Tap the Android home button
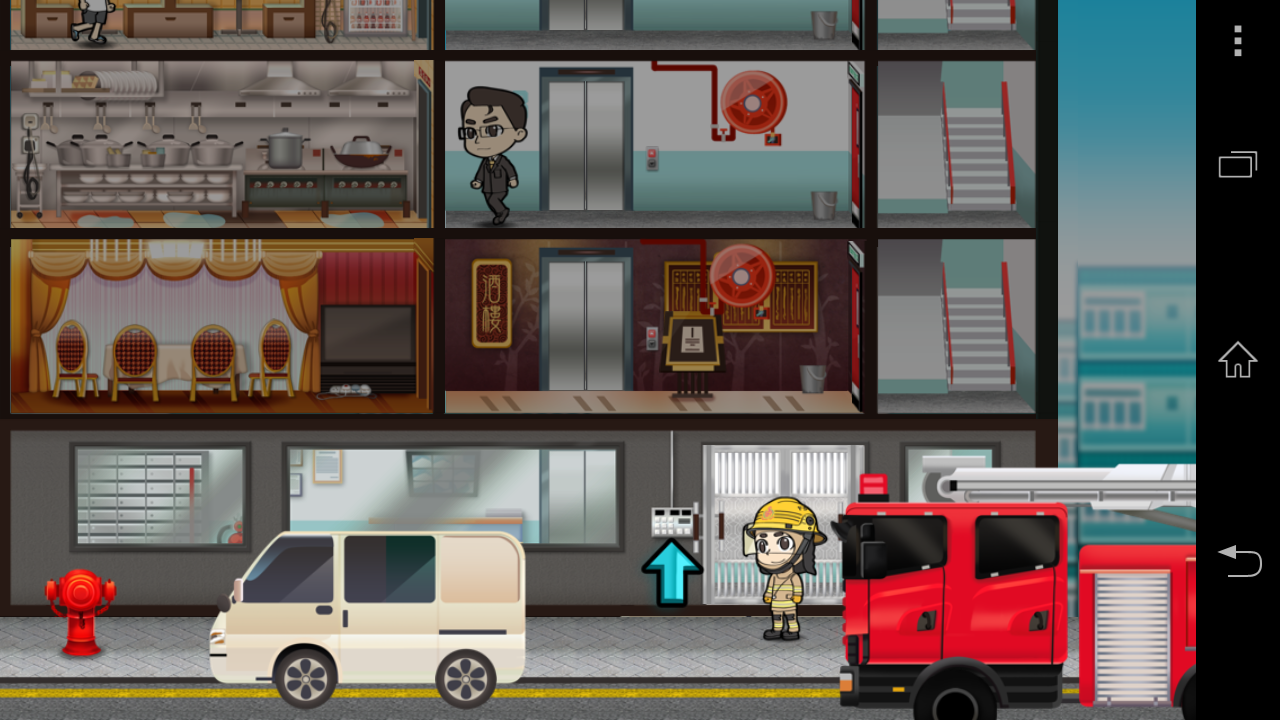The image size is (1280, 720). pos(1237,360)
